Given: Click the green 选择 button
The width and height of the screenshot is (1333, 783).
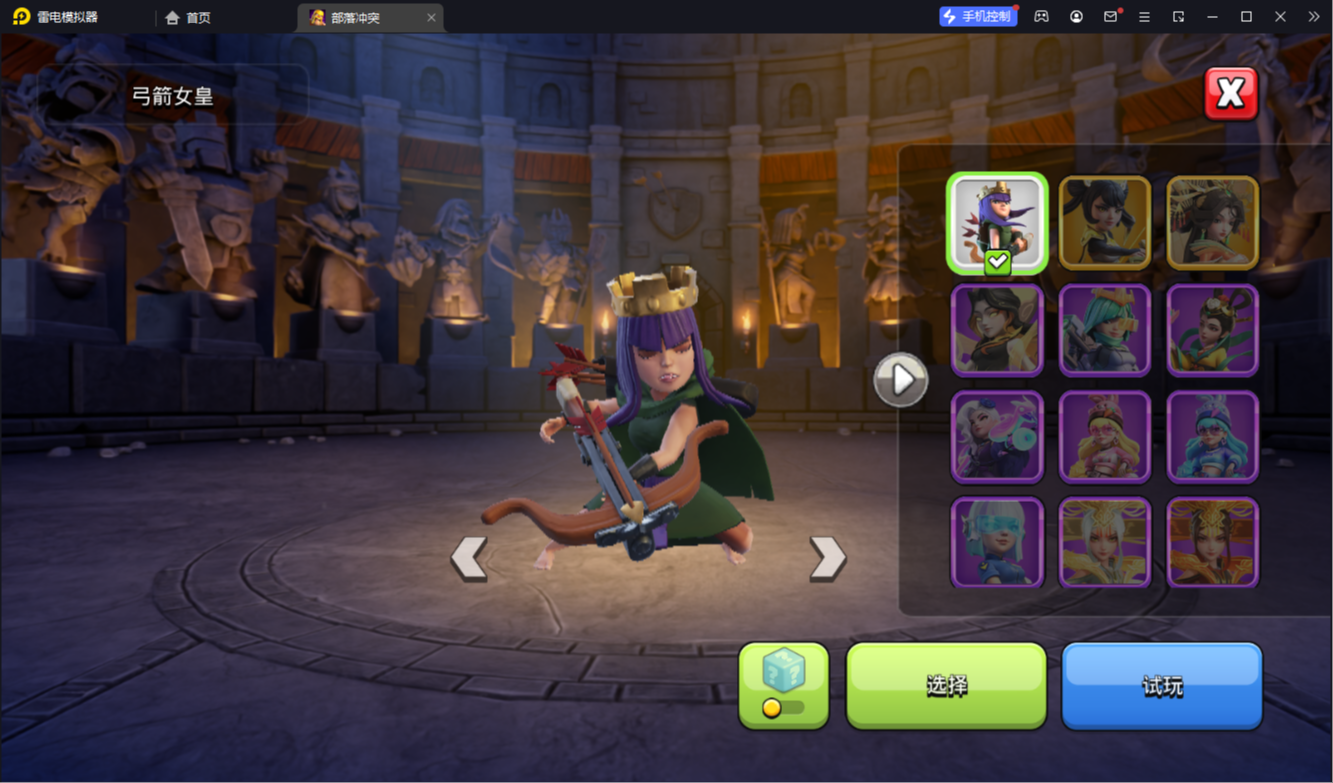Looking at the screenshot, I should pos(946,685).
